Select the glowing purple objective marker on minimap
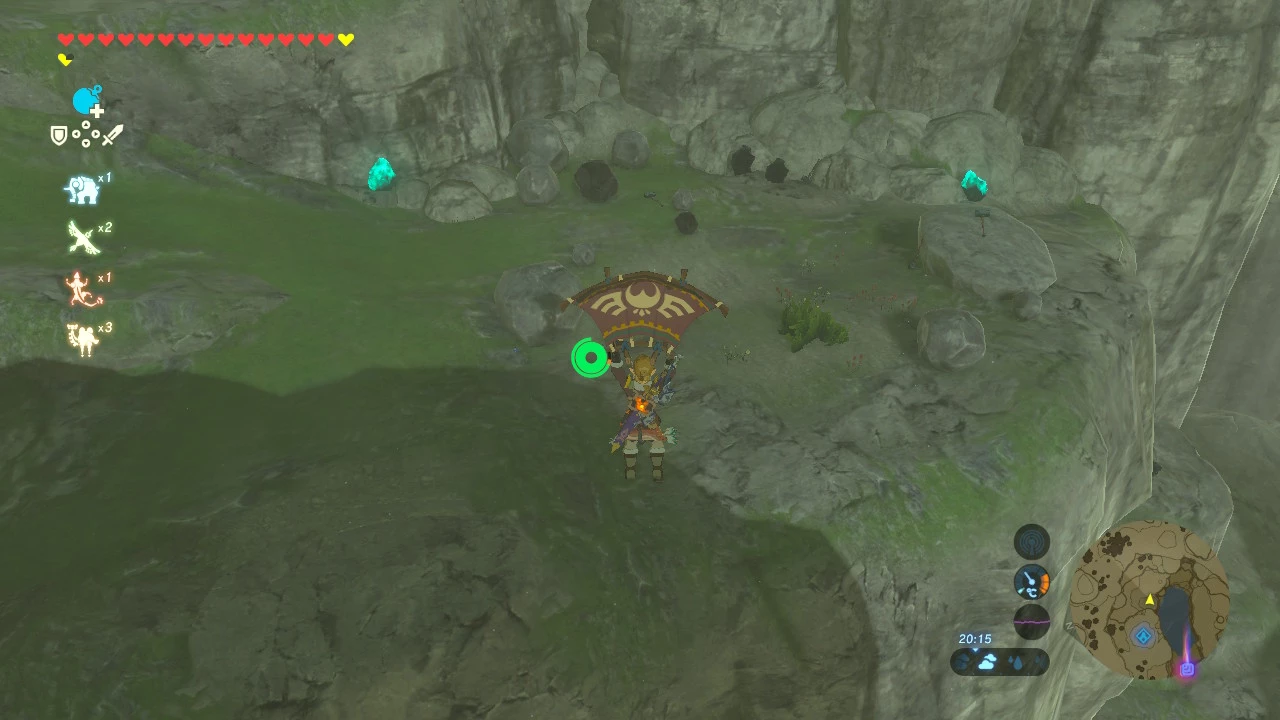Image resolution: width=1280 pixels, height=720 pixels. click(x=1187, y=667)
